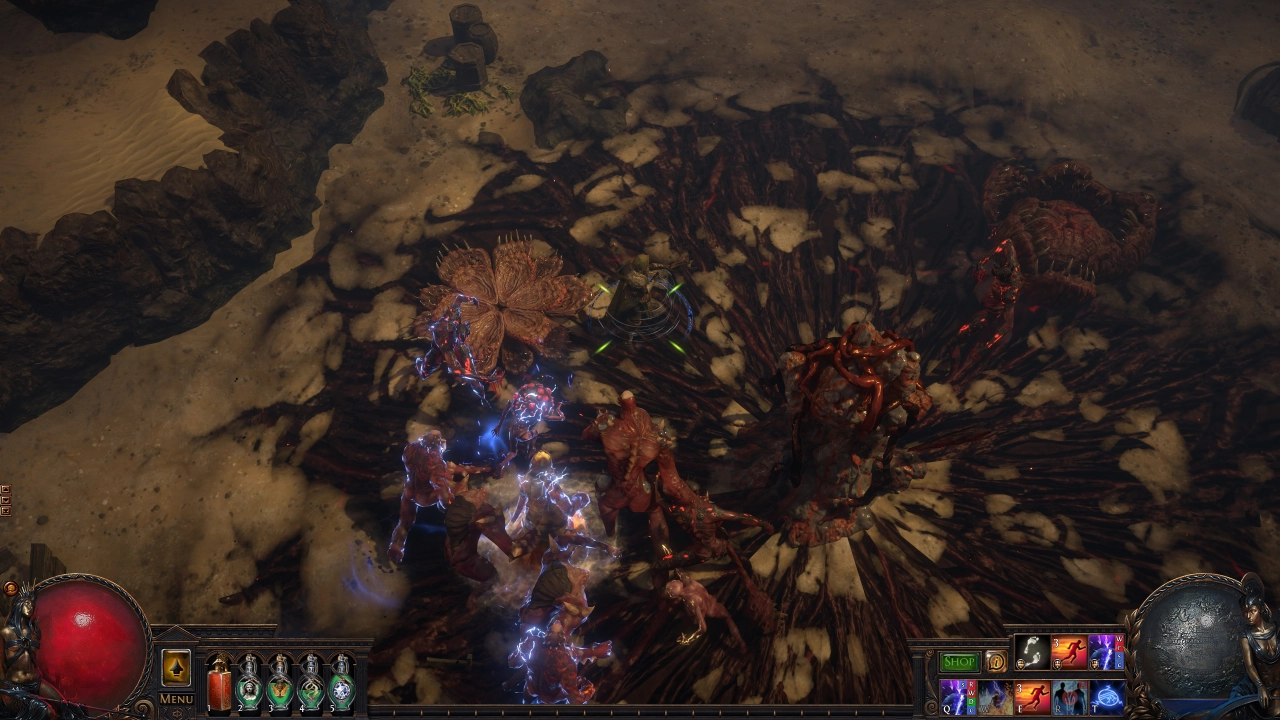Use the green flask in slot 3
This screenshot has height=720, width=1280.
[x=280, y=684]
